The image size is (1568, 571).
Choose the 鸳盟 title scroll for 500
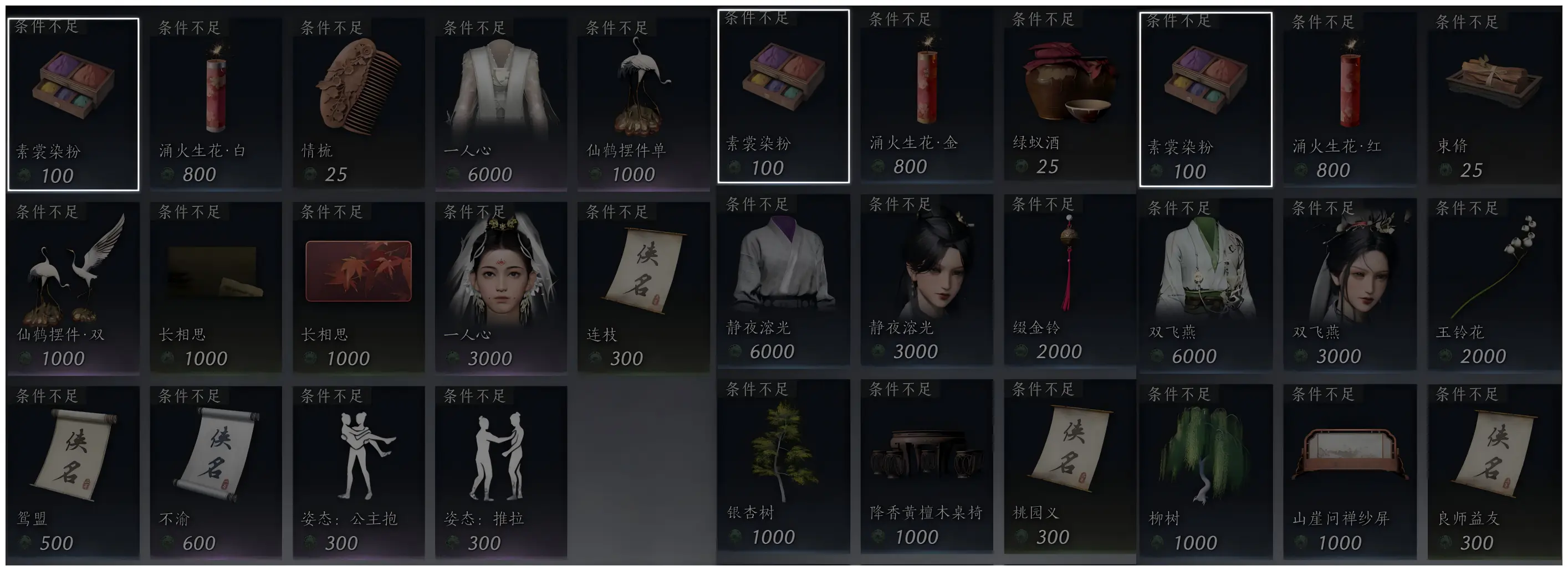73,471
